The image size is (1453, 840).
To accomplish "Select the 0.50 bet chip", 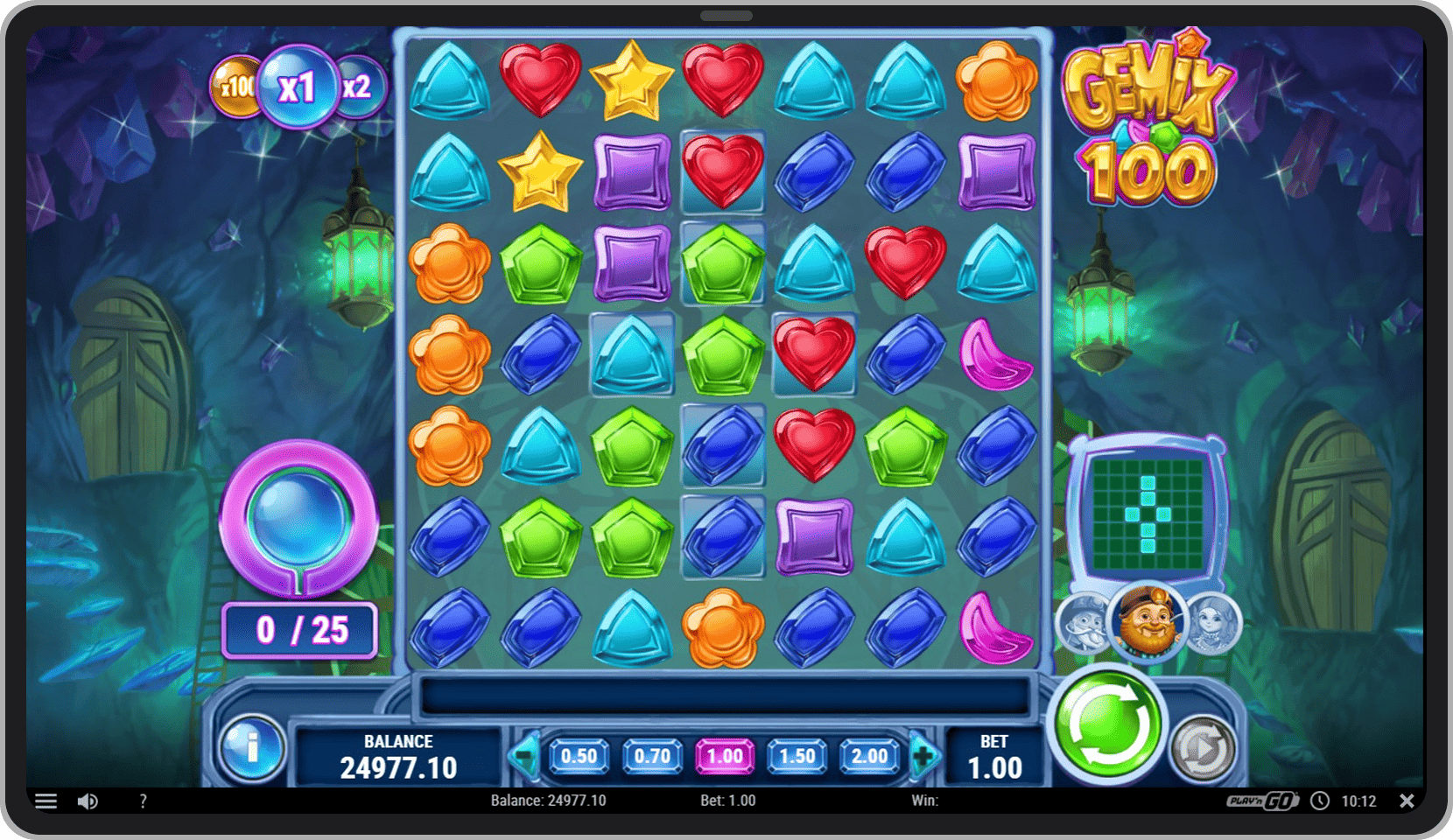I will click(x=580, y=756).
